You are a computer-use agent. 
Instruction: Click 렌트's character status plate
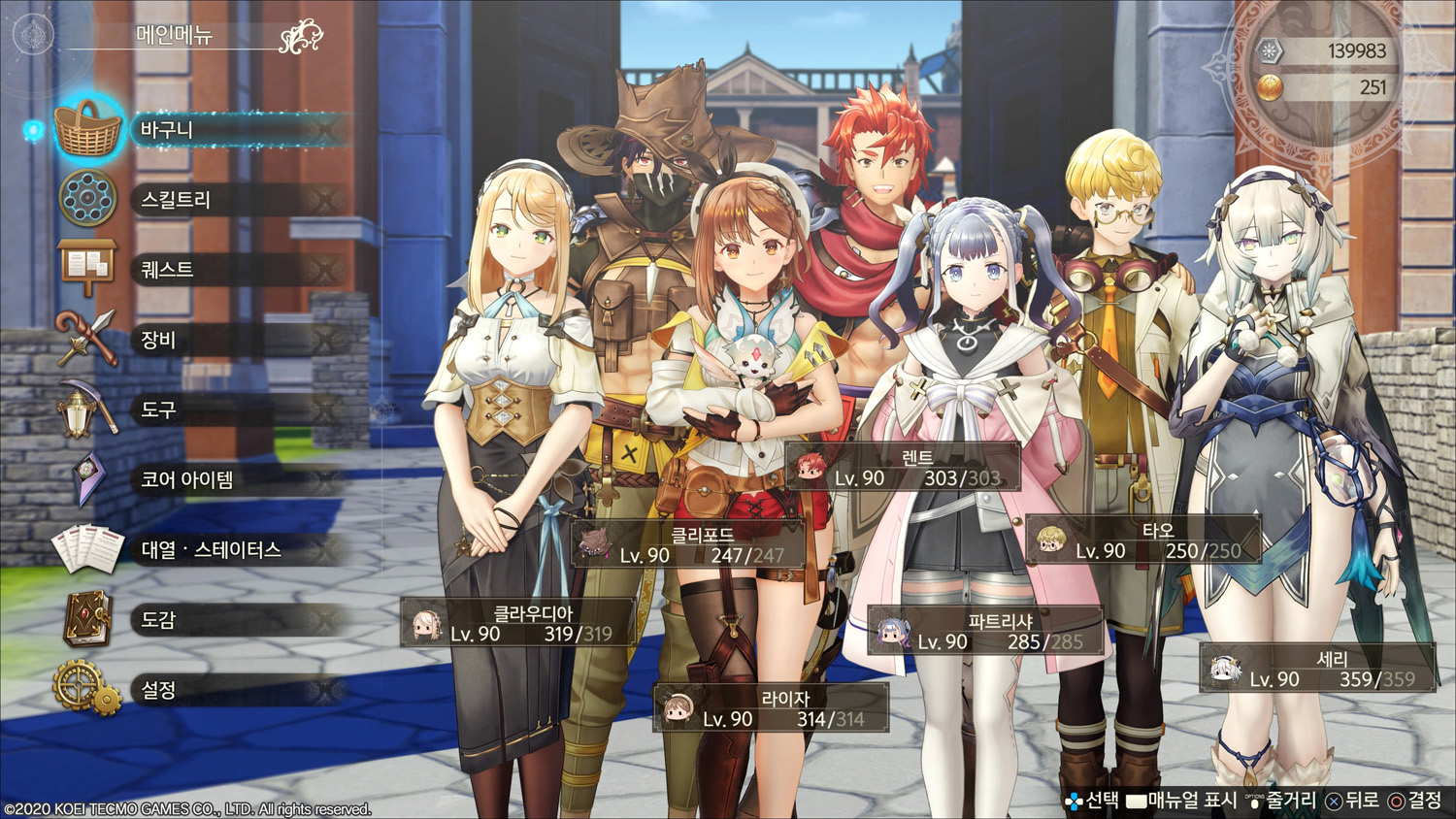pyautogui.click(x=904, y=468)
